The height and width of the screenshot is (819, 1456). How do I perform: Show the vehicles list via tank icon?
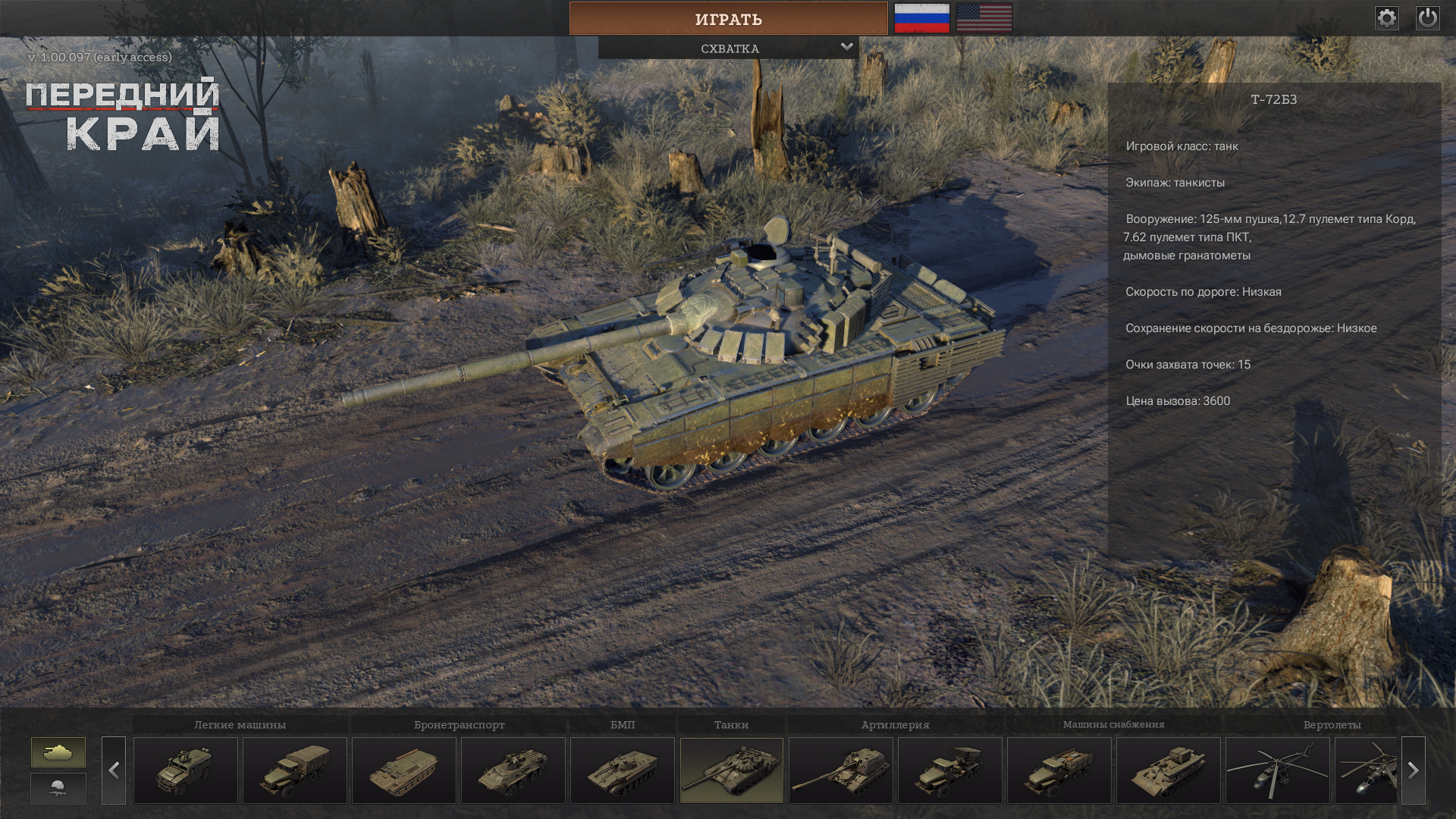[58, 752]
